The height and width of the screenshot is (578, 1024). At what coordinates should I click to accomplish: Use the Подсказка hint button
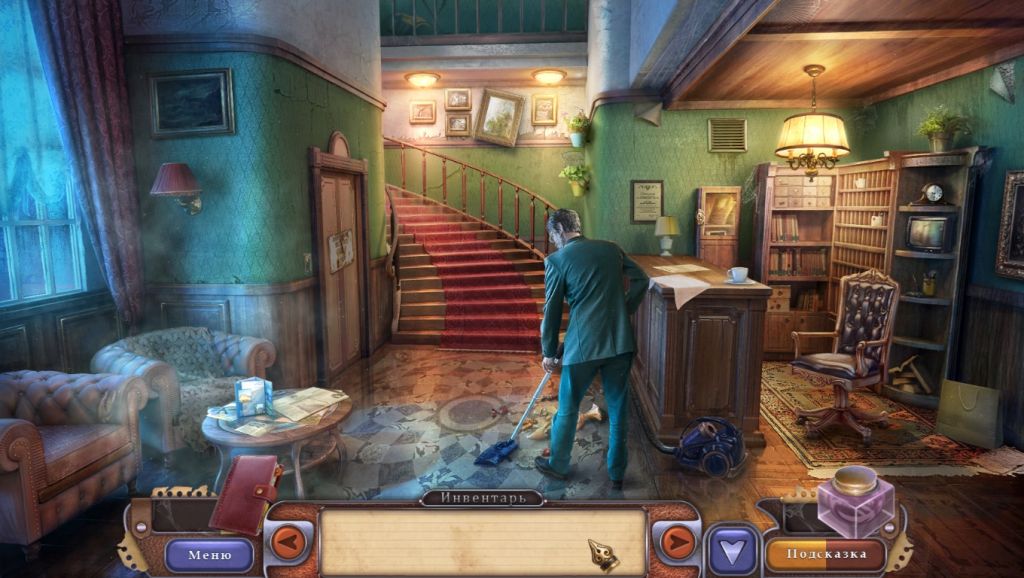(x=825, y=554)
